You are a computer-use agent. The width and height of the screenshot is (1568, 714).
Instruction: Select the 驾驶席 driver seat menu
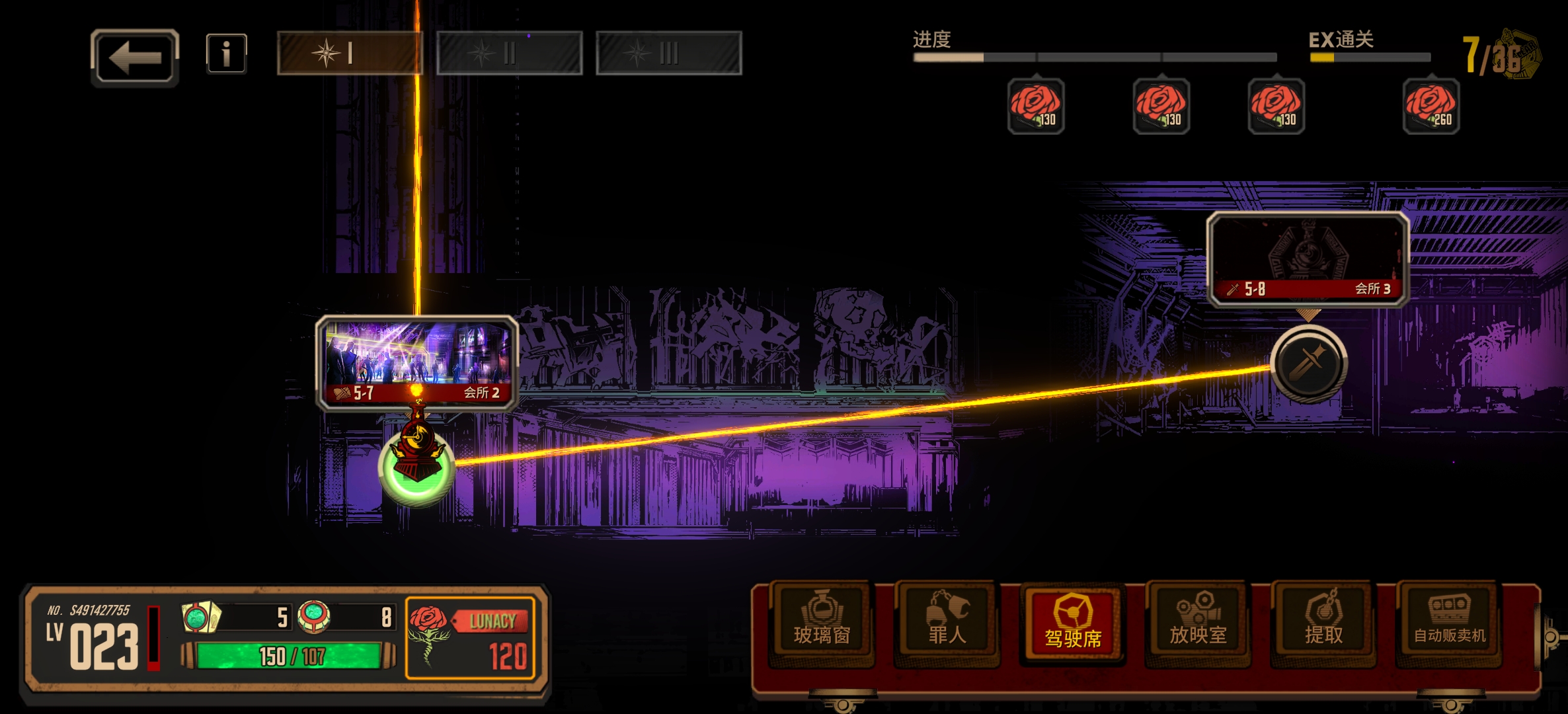pos(1072,623)
